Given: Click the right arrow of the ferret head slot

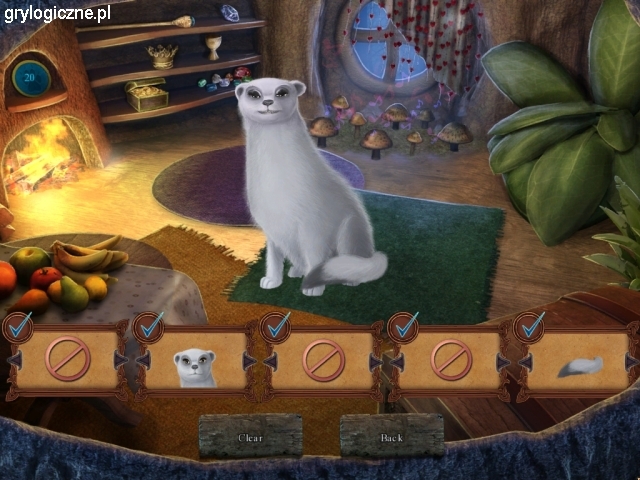Looking at the screenshot, I should pyautogui.click(x=249, y=361).
